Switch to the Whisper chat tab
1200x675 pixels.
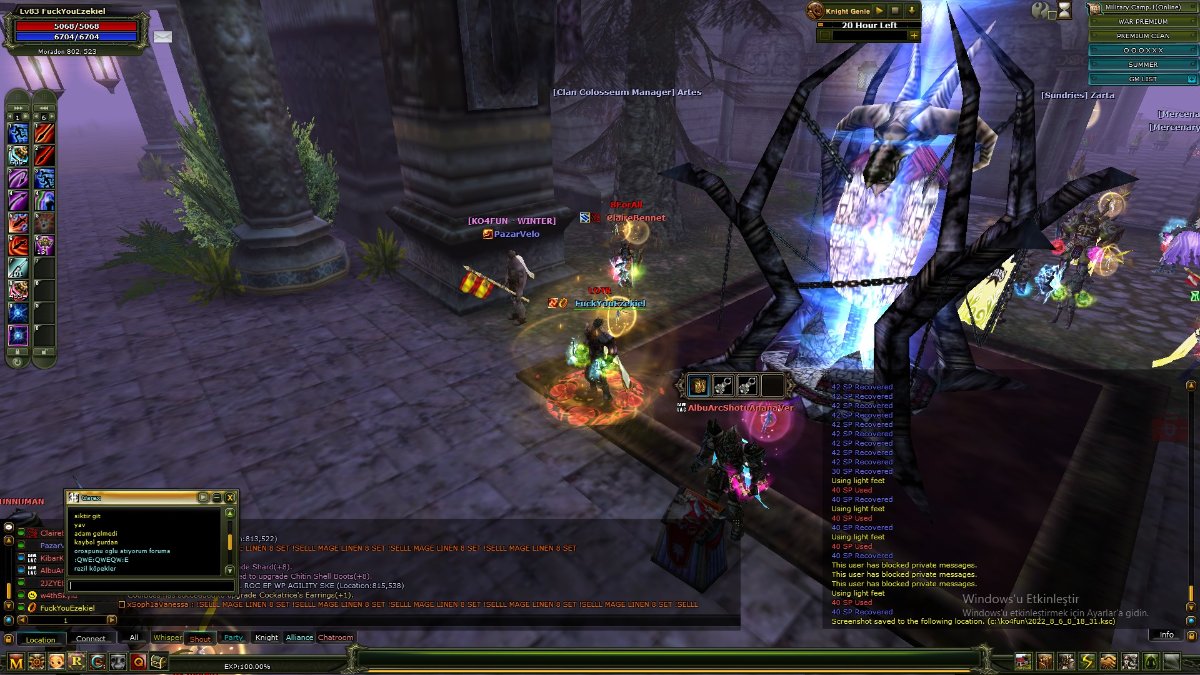[x=167, y=638]
